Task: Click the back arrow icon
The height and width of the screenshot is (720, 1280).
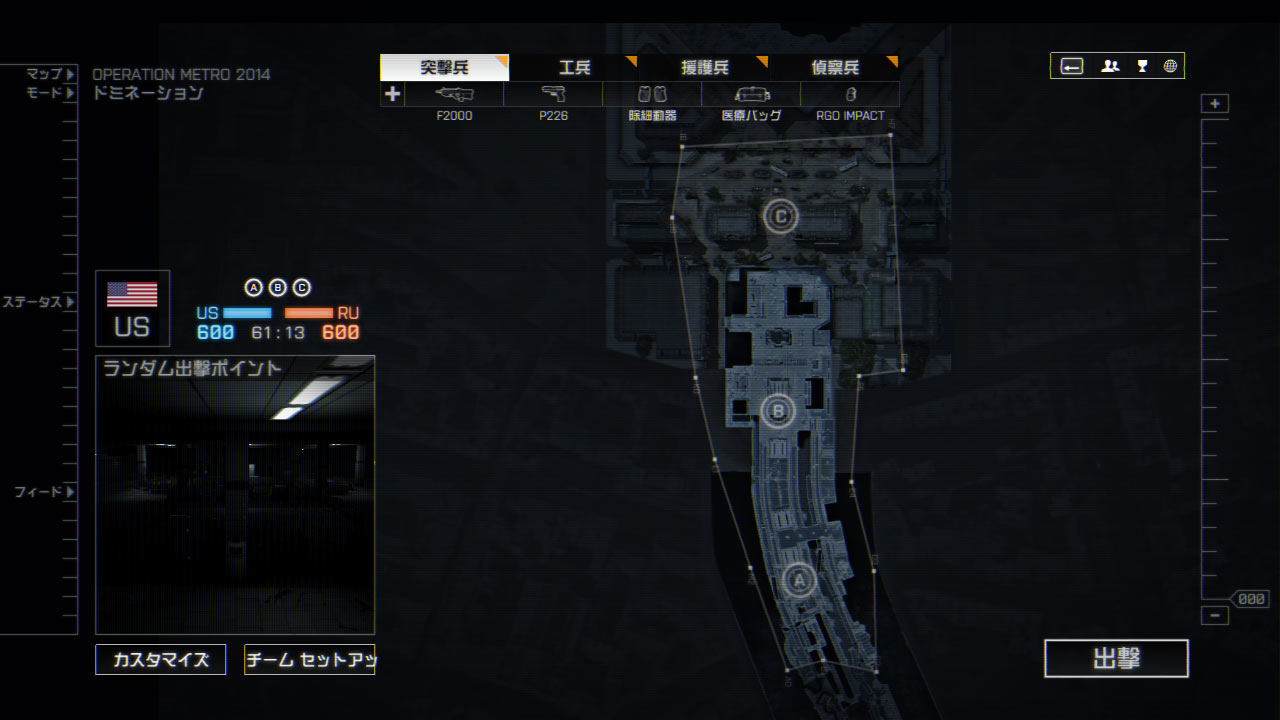Action: point(1072,66)
